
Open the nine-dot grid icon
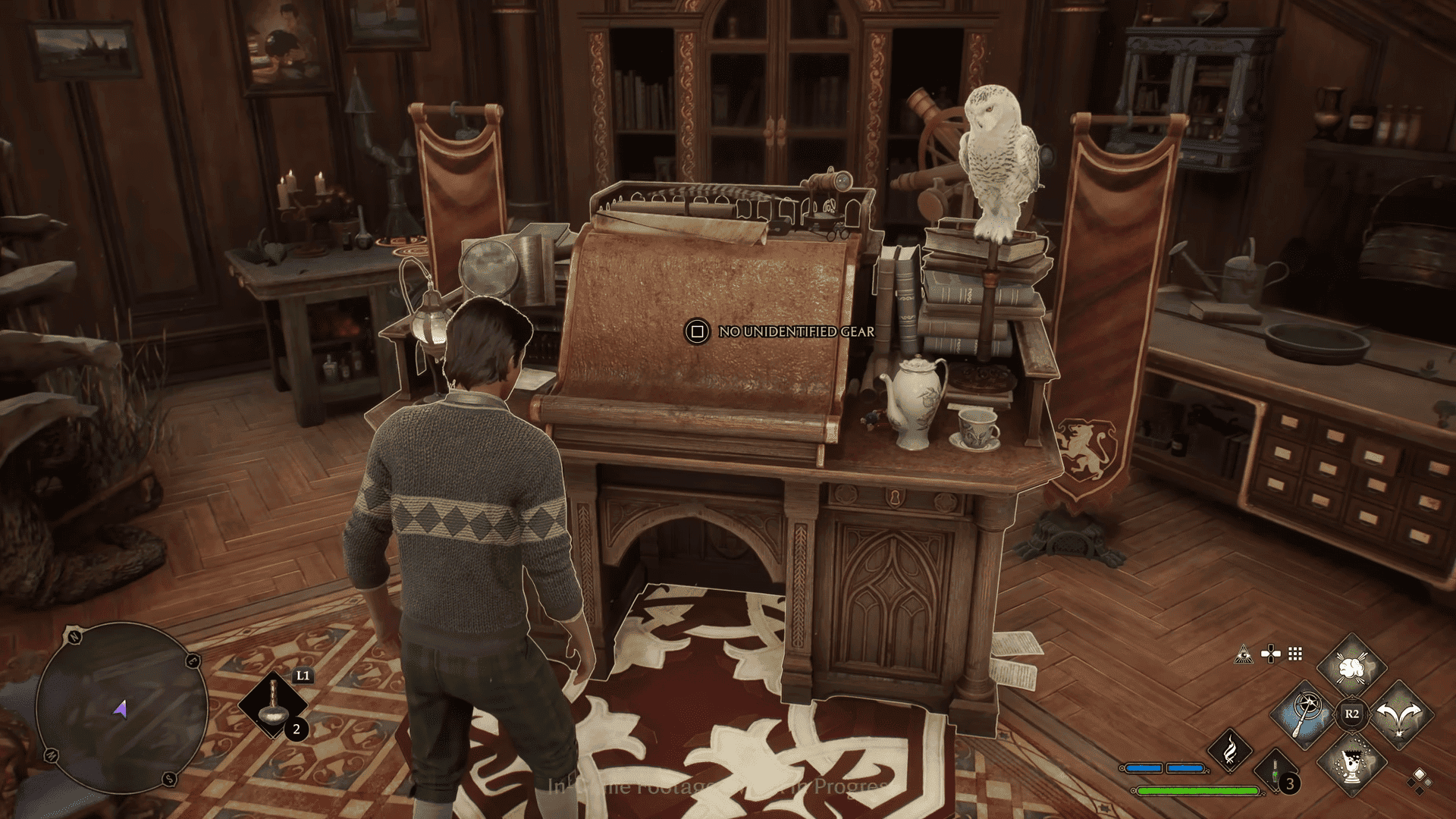1295,654
